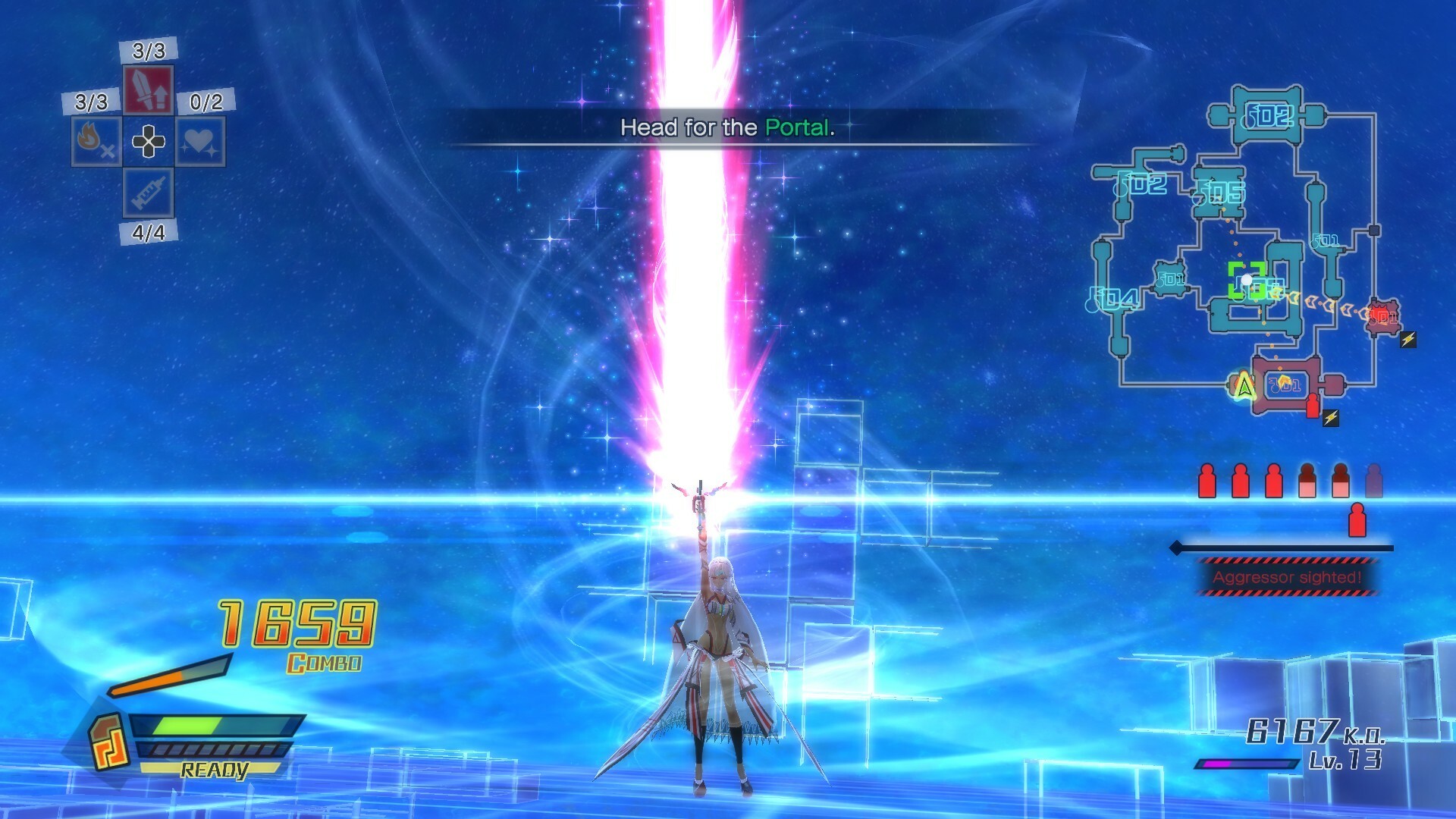Click the gray connector node on the map's right edge
The width and height of the screenshot is (1456, 819).
point(1373,229)
